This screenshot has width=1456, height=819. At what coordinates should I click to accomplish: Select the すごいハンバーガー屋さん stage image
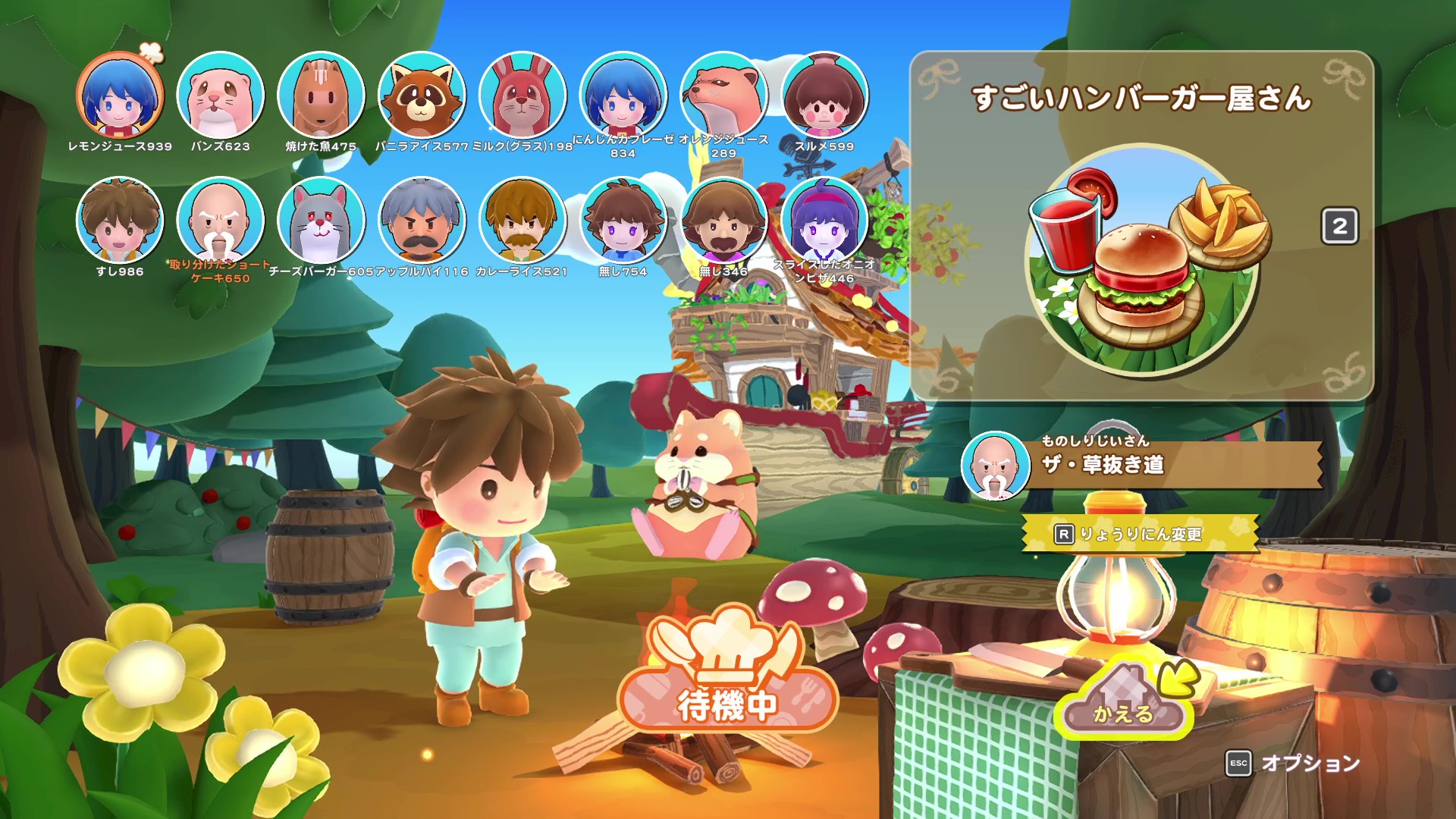coord(1144,259)
